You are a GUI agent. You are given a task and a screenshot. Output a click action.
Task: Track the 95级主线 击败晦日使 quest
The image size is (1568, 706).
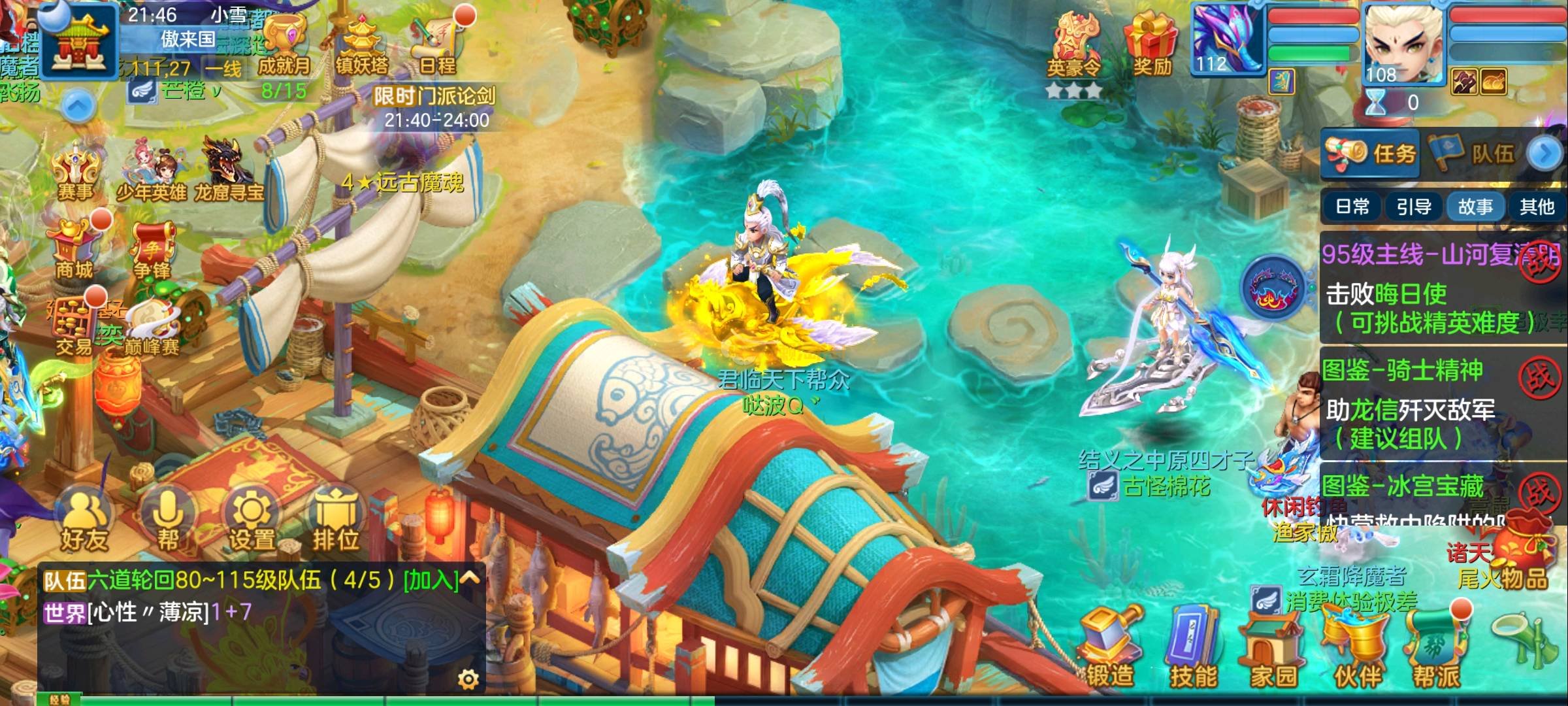[x=1424, y=294]
